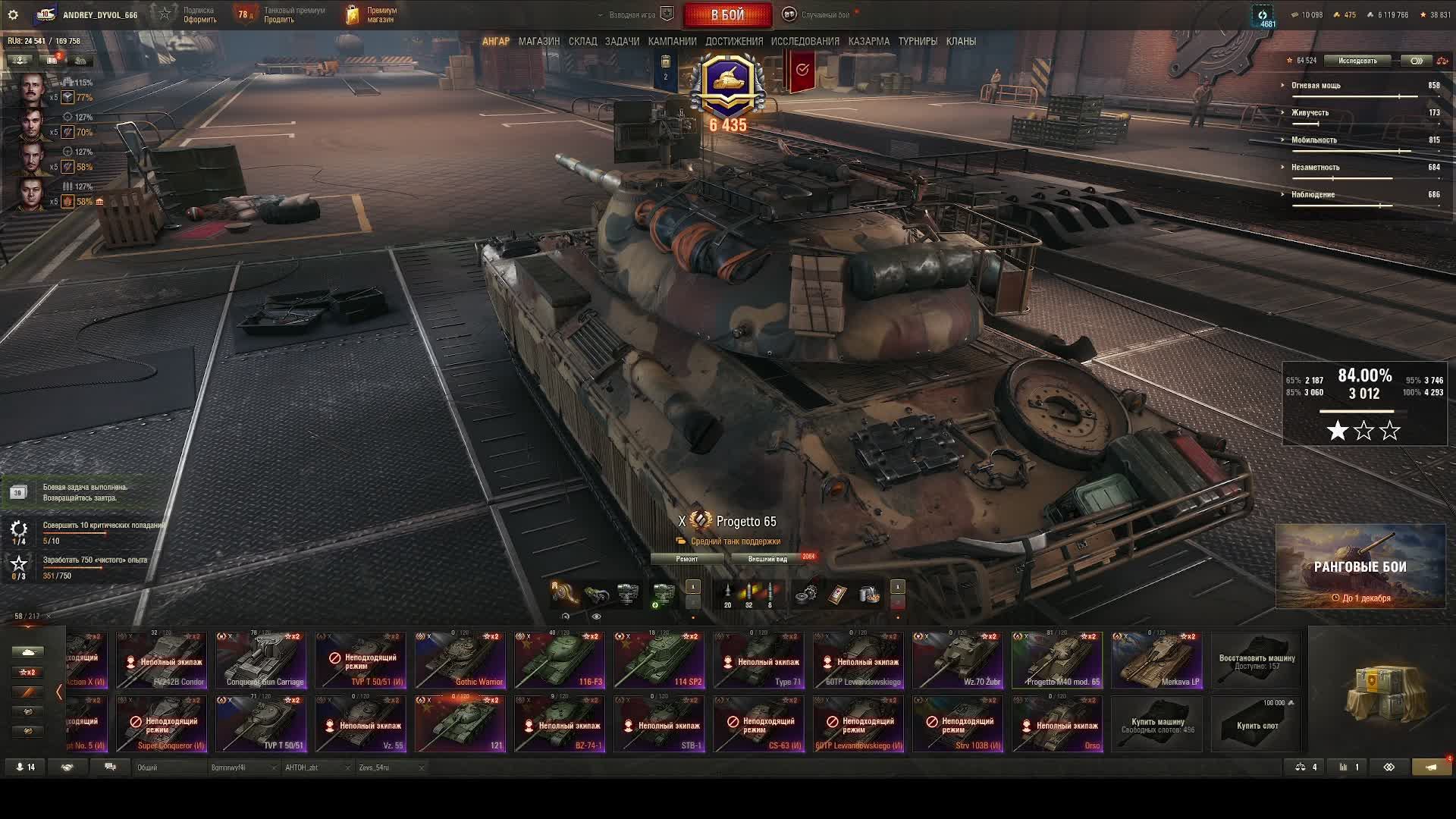Open the КЛАНЫ tab

pyautogui.click(x=961, y=41)
